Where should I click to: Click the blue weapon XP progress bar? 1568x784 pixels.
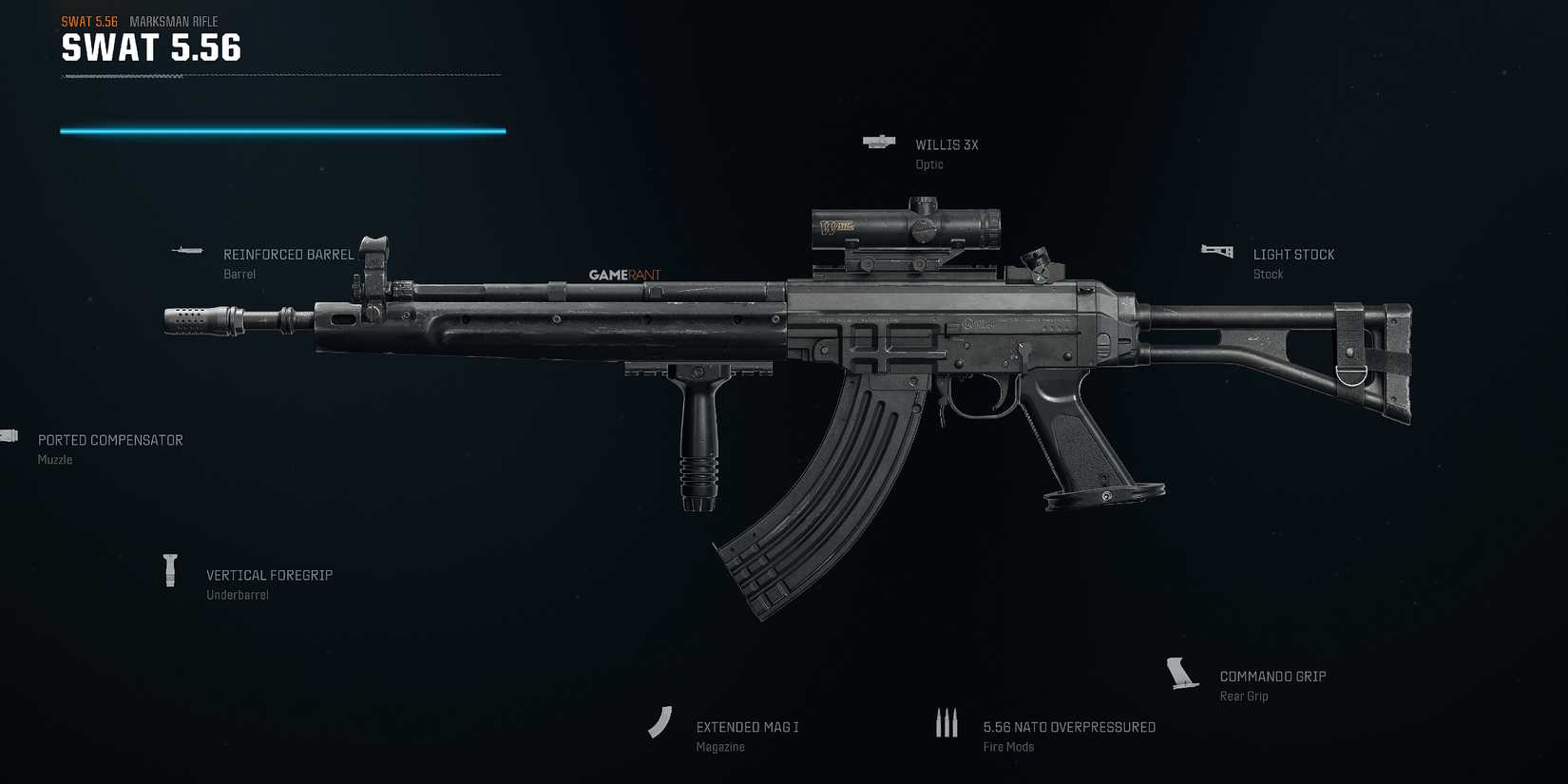coord(282,129)
